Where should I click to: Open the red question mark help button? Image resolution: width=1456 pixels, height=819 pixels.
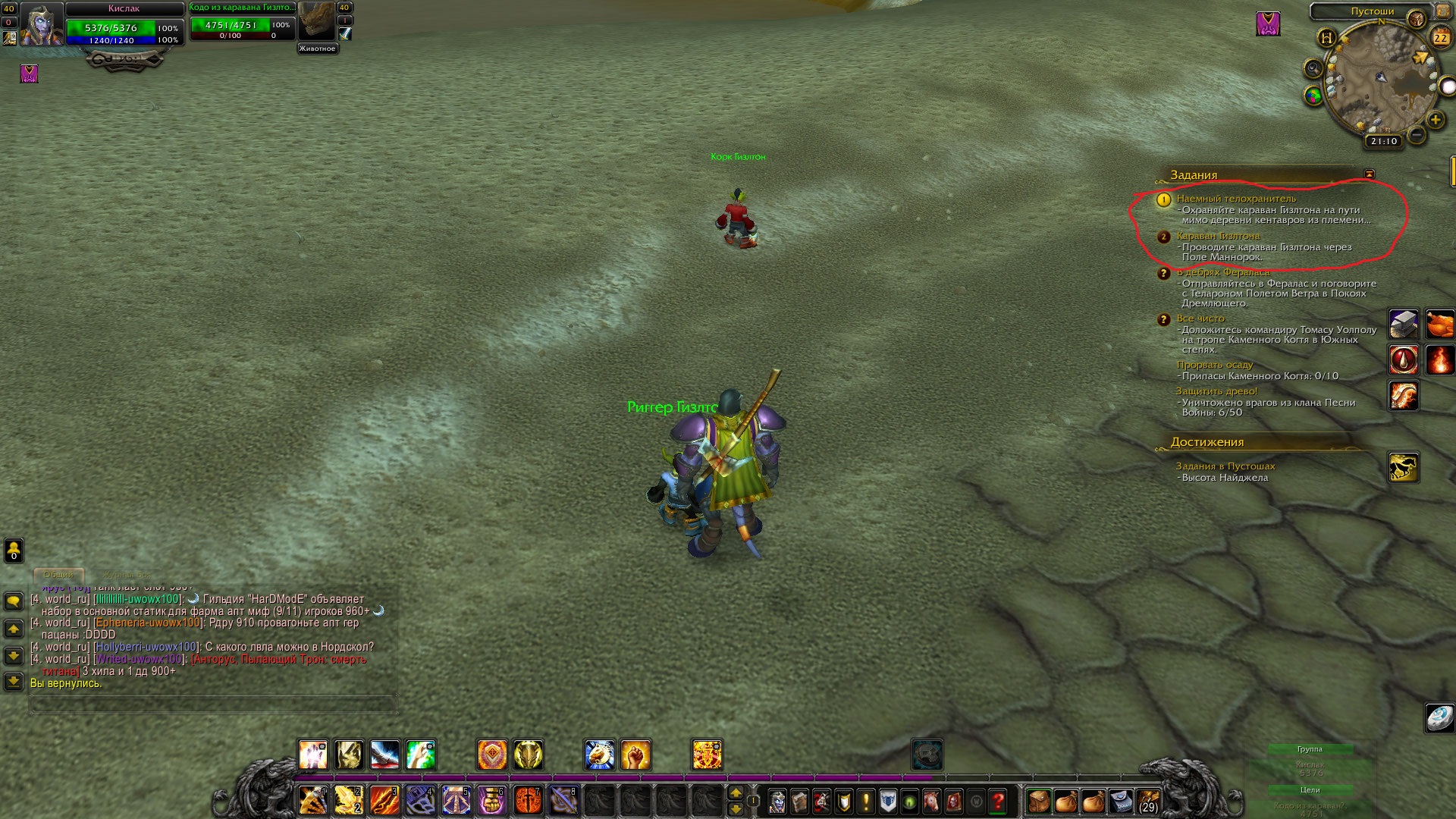998,801
